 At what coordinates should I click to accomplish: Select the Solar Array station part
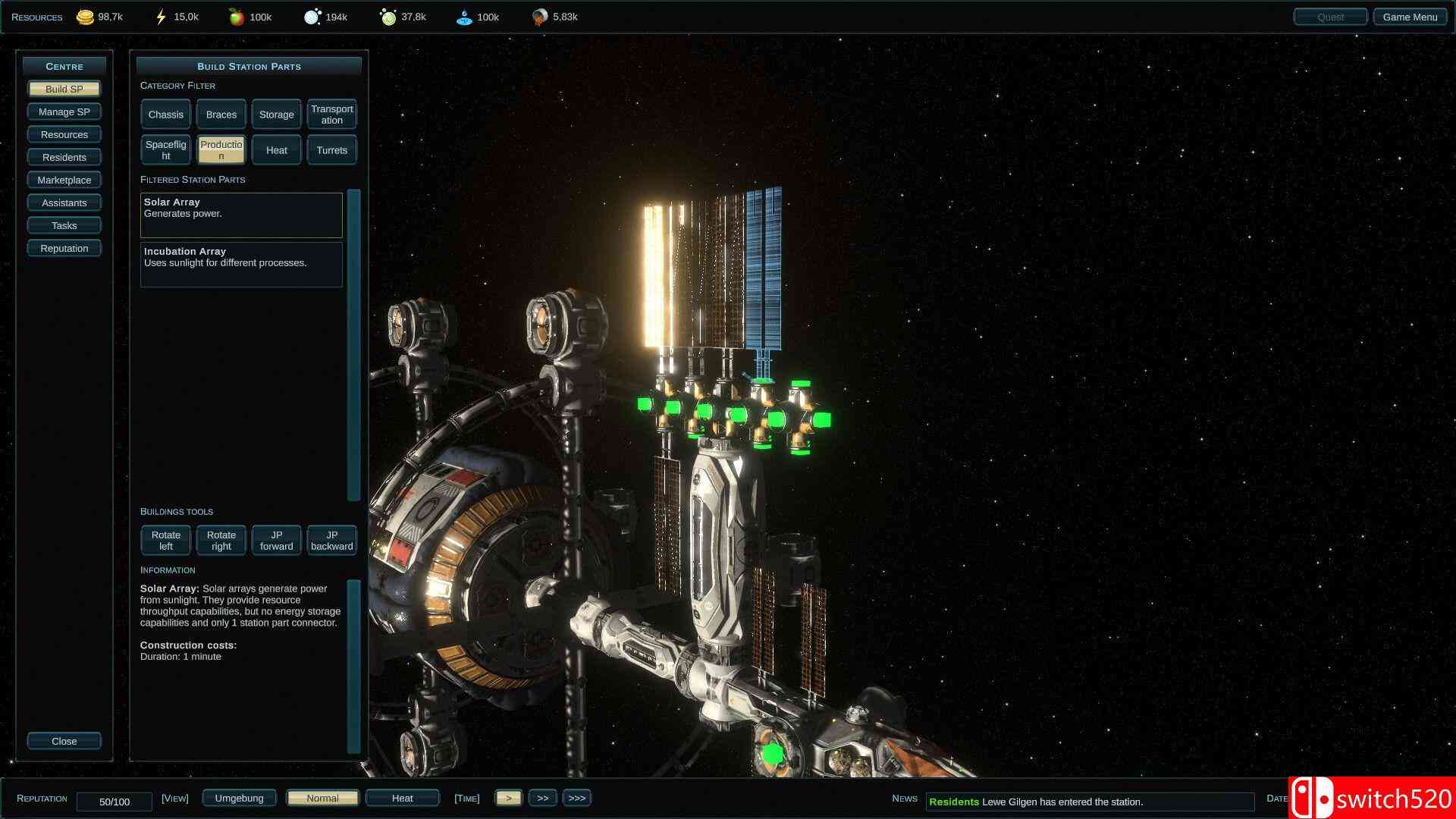click(x=241, y=215)
